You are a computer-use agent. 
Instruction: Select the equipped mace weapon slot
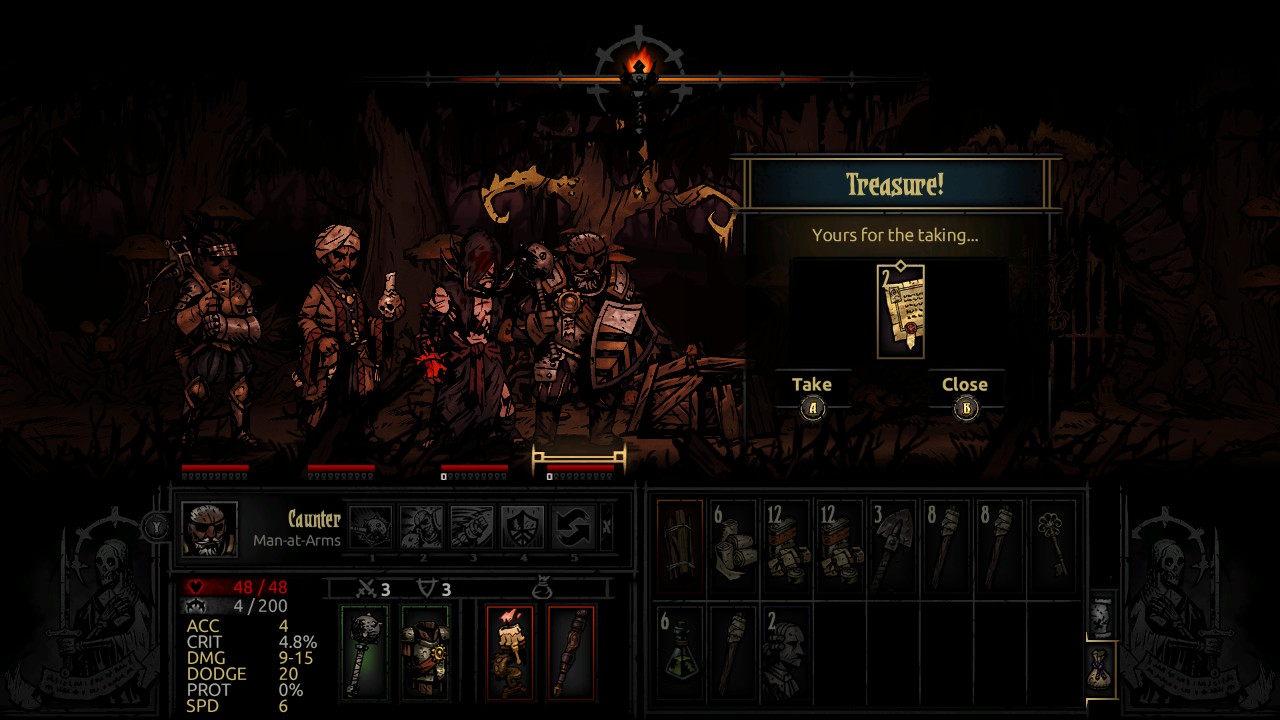[363, 651]
